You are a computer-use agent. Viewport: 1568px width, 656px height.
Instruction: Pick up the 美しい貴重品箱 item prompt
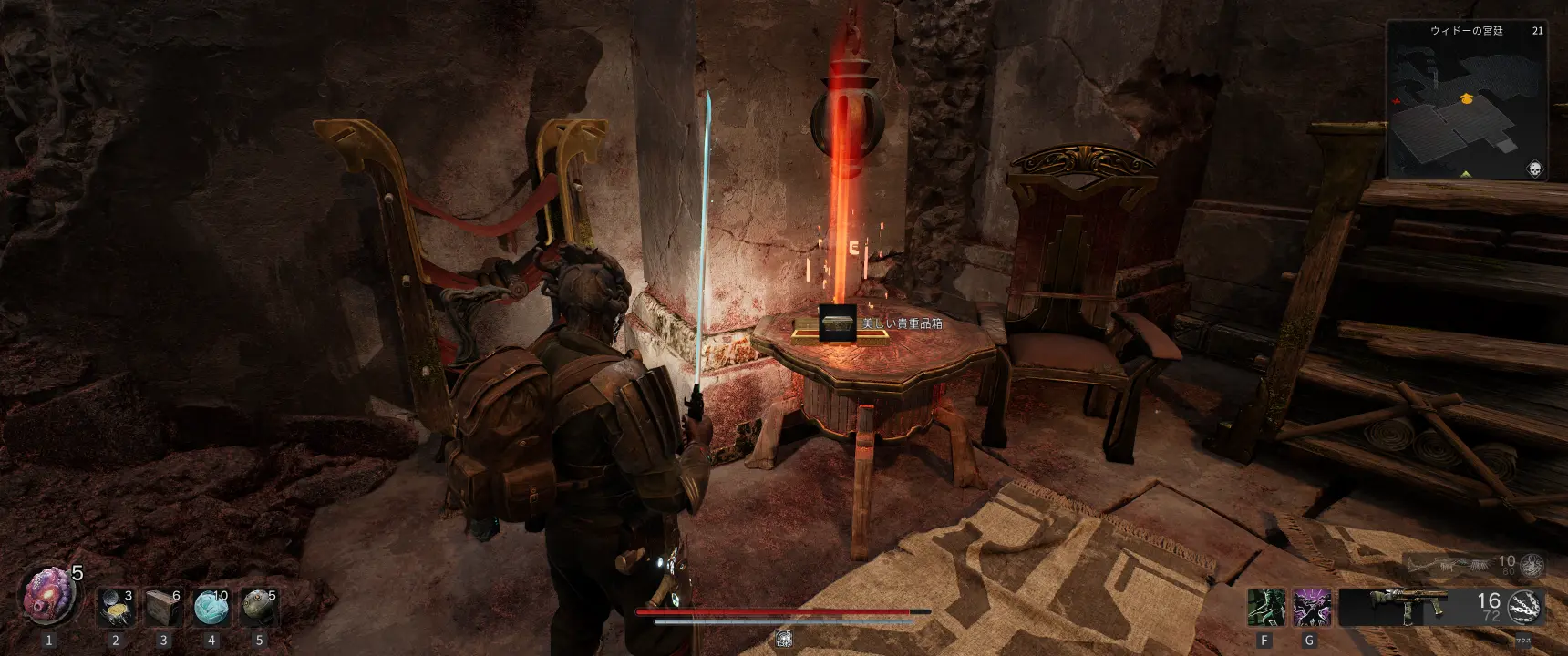click(837, 324)
